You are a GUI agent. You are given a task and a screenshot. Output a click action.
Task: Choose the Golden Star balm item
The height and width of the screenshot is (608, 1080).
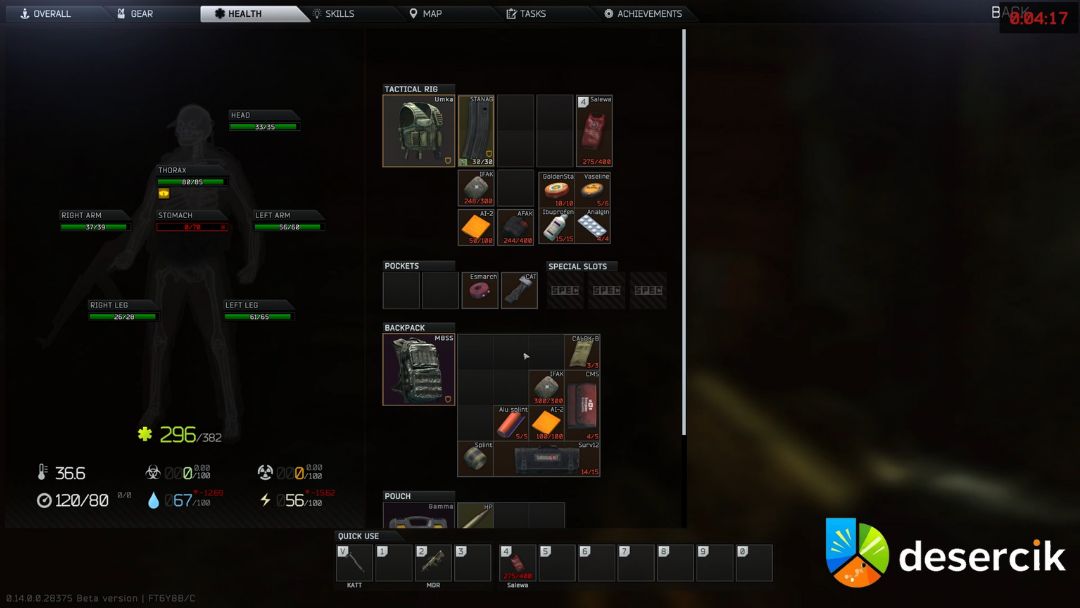(555, 189)
